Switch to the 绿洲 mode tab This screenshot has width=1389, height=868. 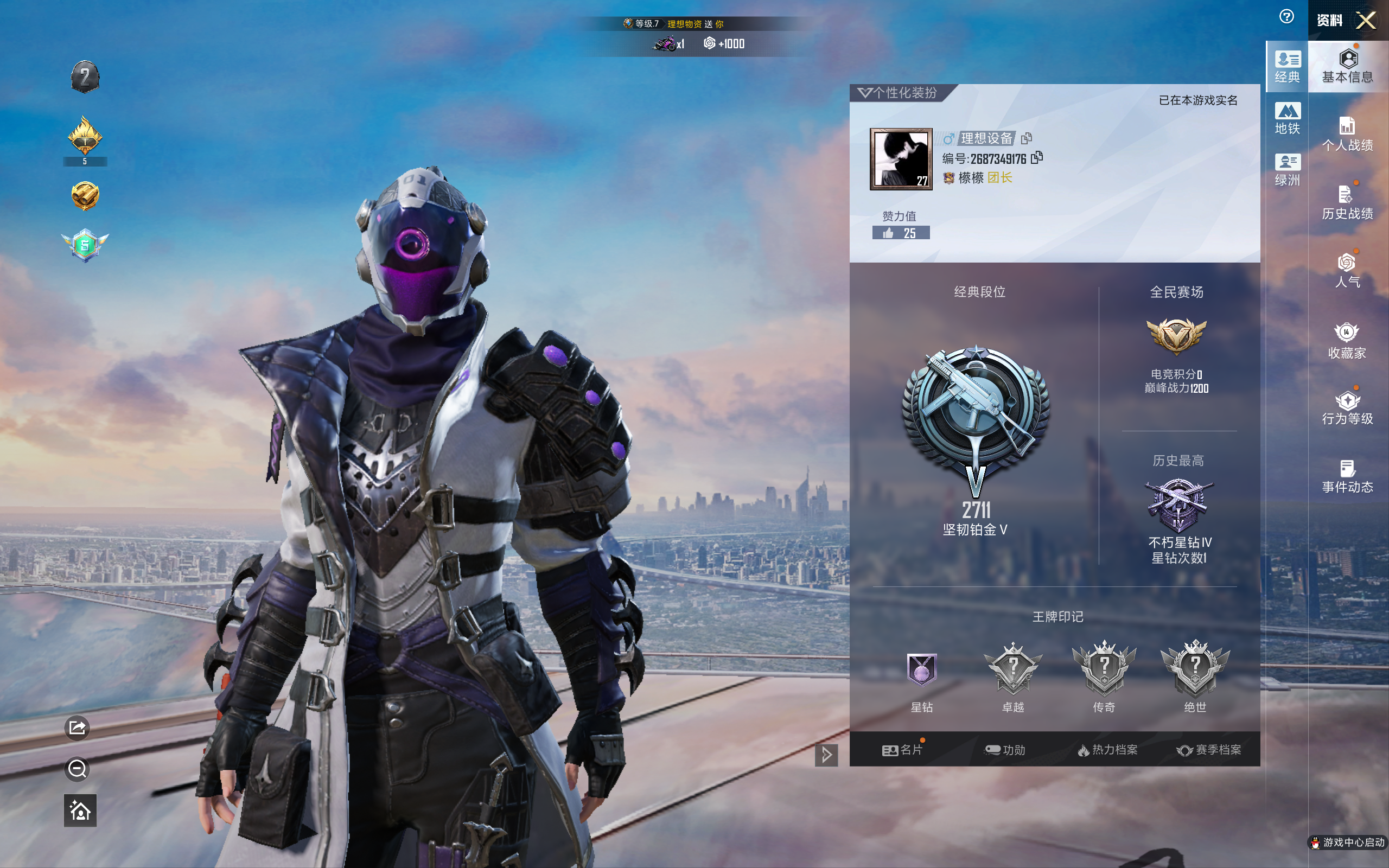1287,170
